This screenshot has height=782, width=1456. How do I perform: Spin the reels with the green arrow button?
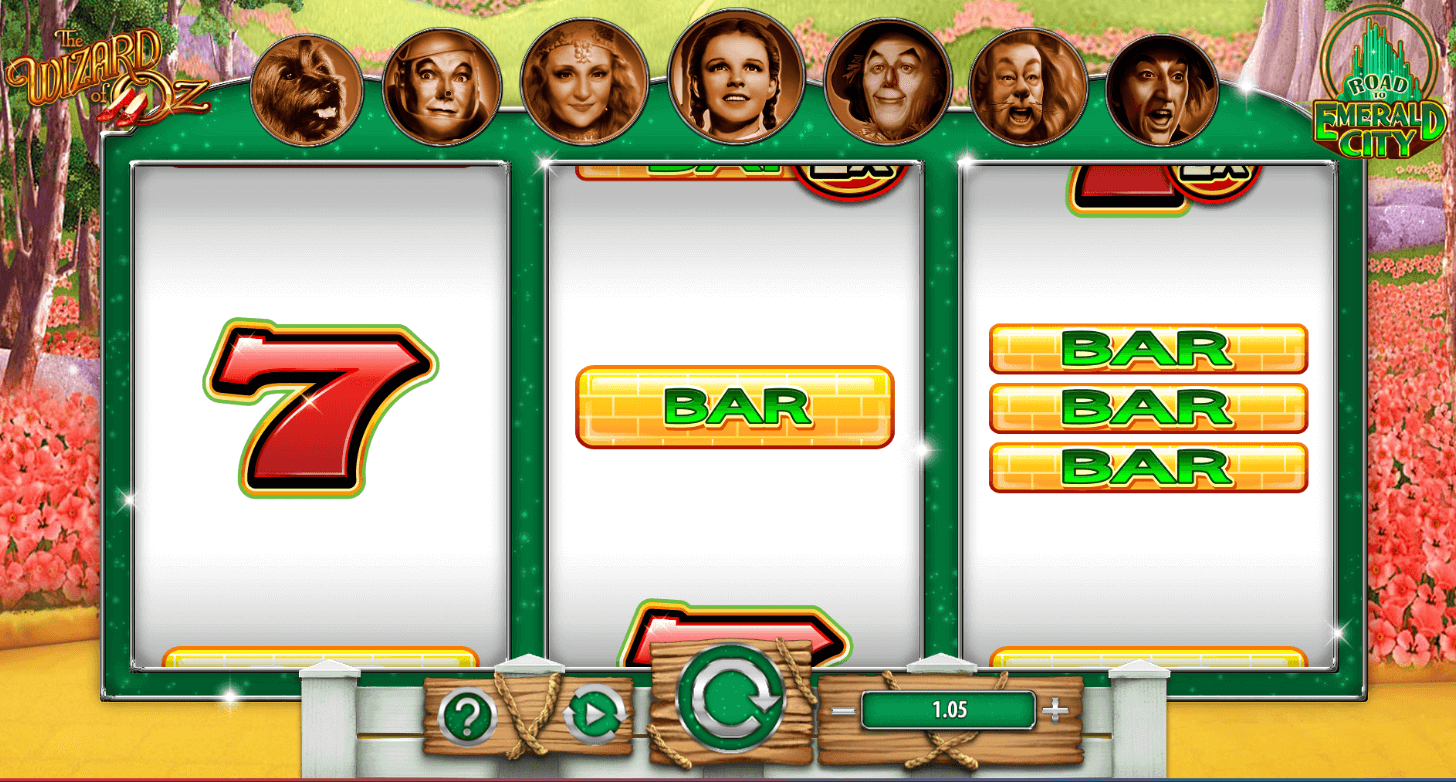(x=729, y=699)
